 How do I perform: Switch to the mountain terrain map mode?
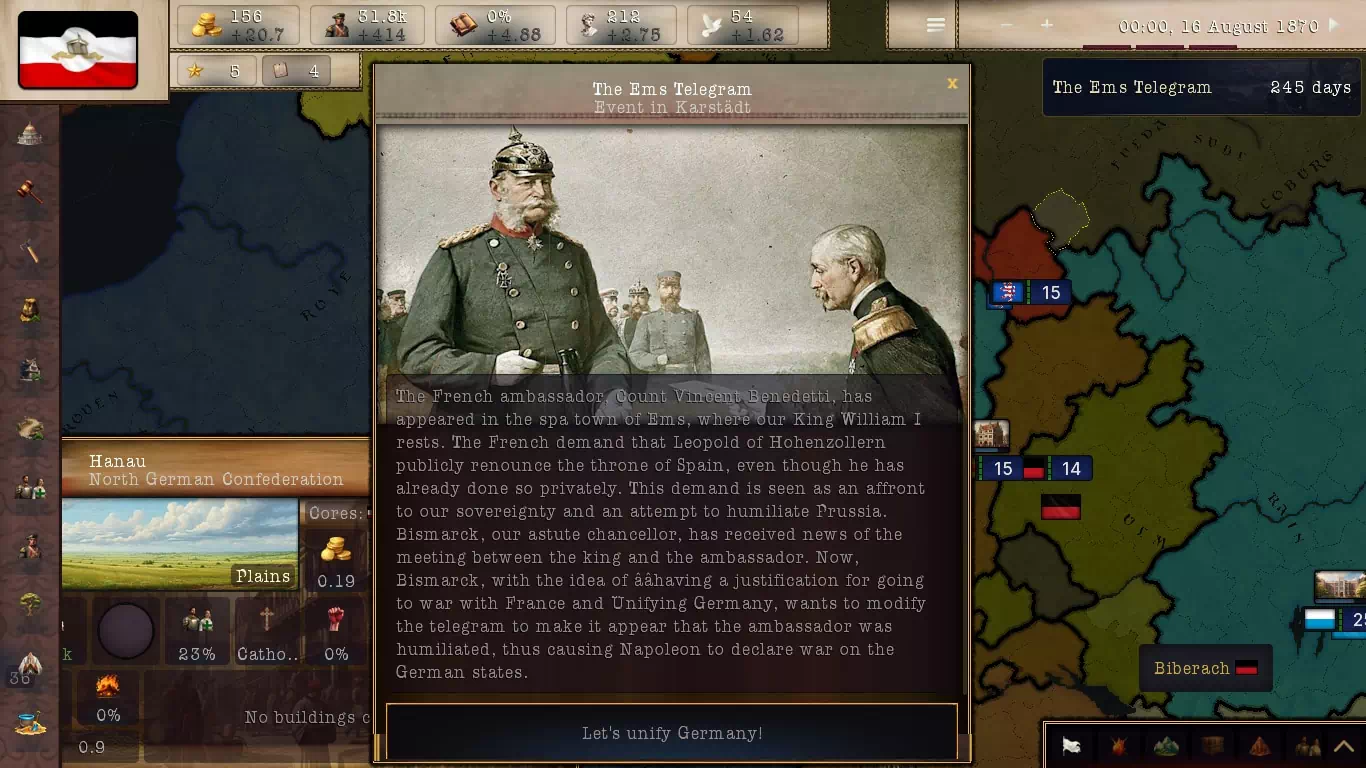[1165, 746]
